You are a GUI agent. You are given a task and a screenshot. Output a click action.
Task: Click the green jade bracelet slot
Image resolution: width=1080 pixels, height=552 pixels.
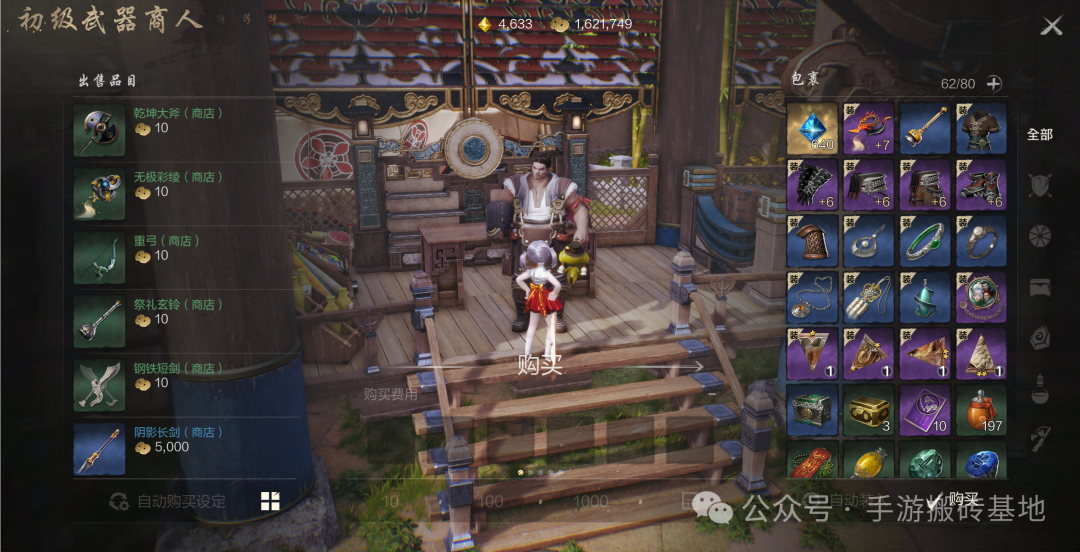point(925,241)
